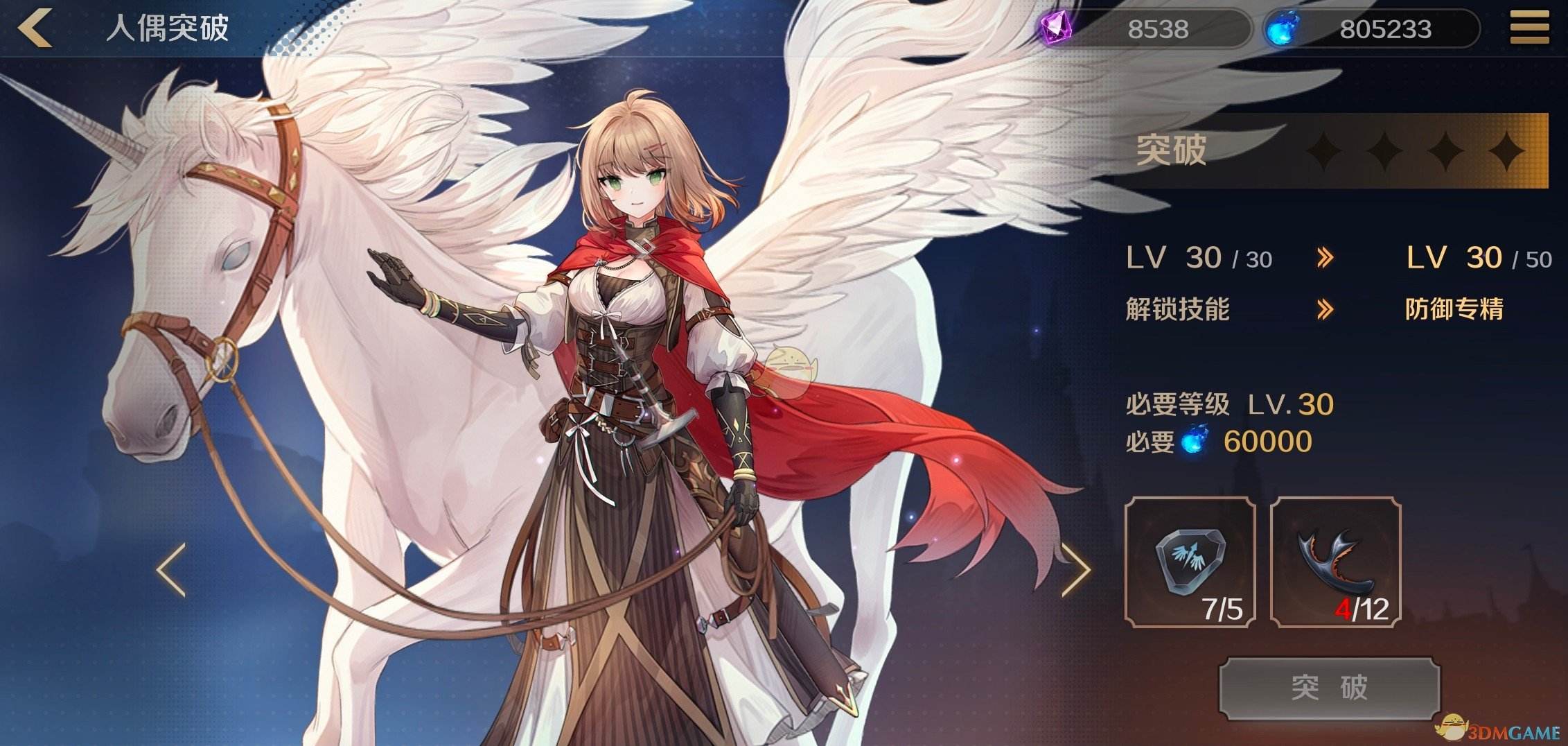The image size is (1568, 746).
Task: Tap the chevron between LV 30/30 and LV 30/50
Action: (1327, 257)
